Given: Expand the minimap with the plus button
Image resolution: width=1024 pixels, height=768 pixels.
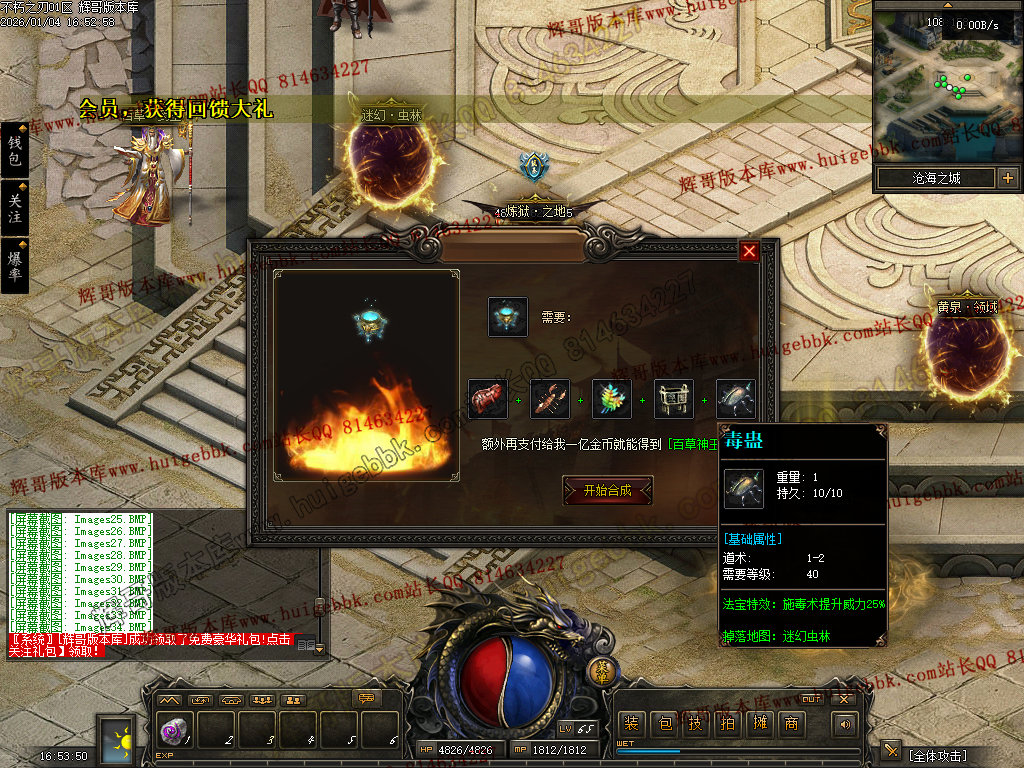Looking at the screenshot, I should coord(1007,179).
